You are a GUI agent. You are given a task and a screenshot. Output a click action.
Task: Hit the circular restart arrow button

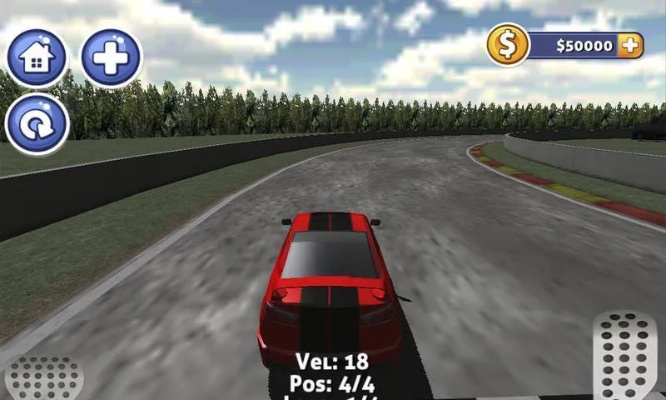click(x=37, y=125)
